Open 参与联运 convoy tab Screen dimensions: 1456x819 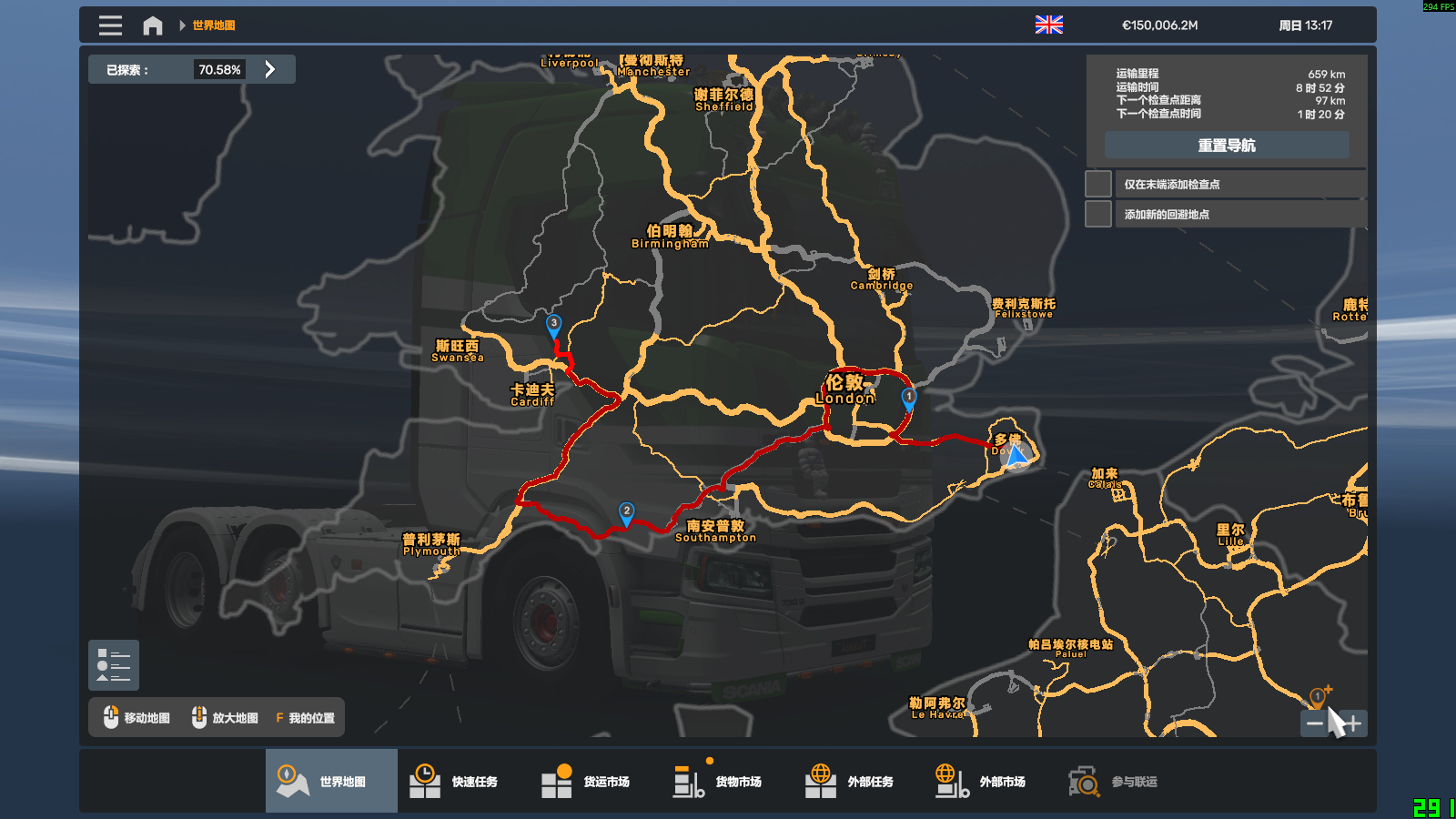coord(1123,781)
